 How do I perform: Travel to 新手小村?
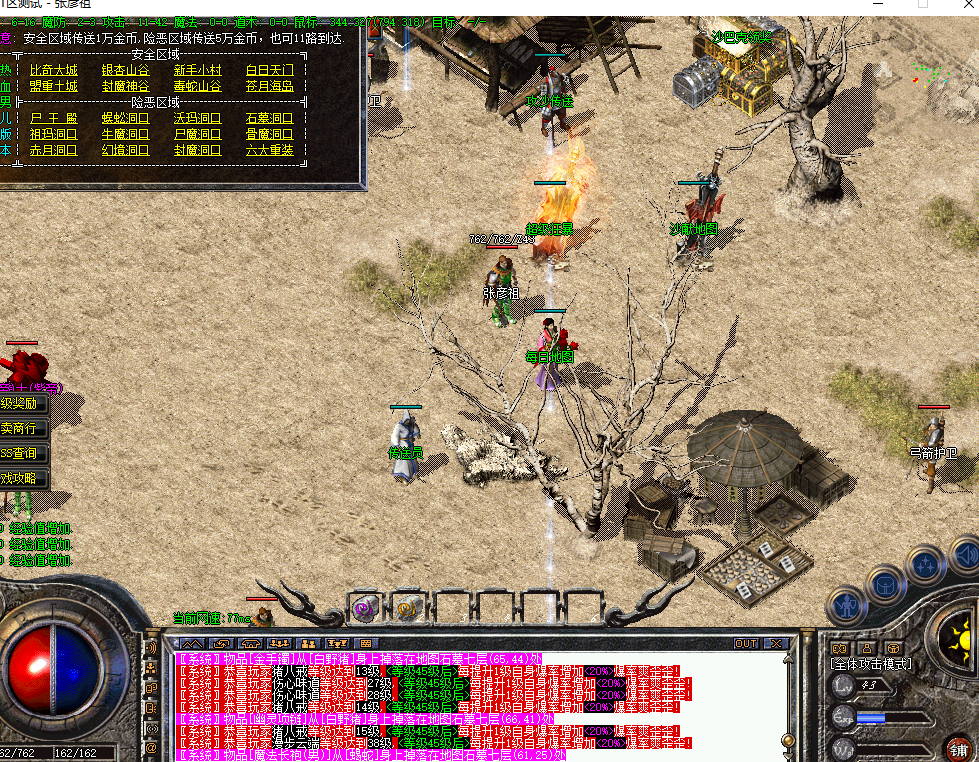[x=197, y=70]
